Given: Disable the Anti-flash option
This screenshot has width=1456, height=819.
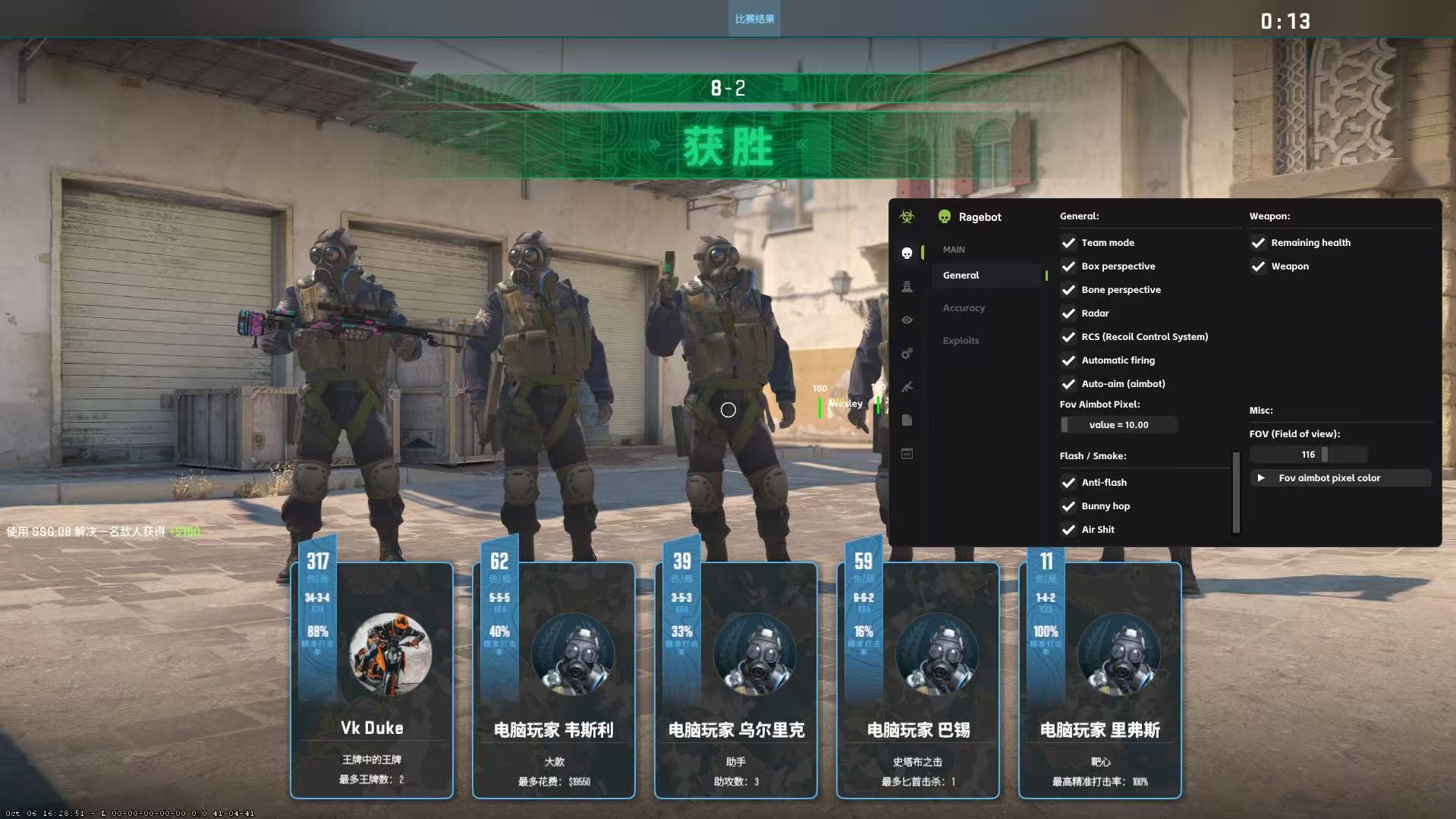Looking at the screenshot, I should (x=1068, y=483).
